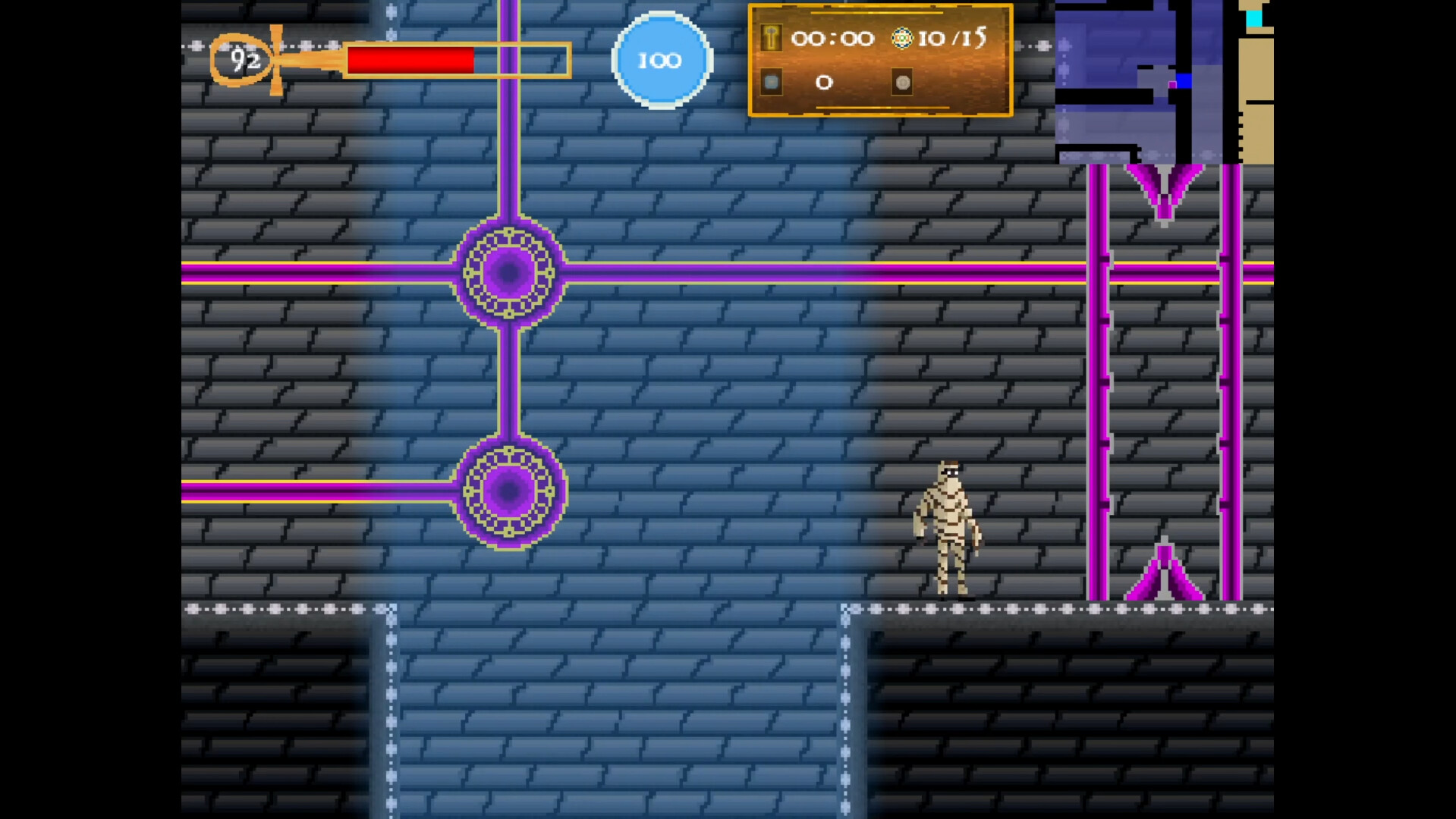Toggle the coin collectible slot
Screen dimensions: 1456x819
(x=902, y=83)
